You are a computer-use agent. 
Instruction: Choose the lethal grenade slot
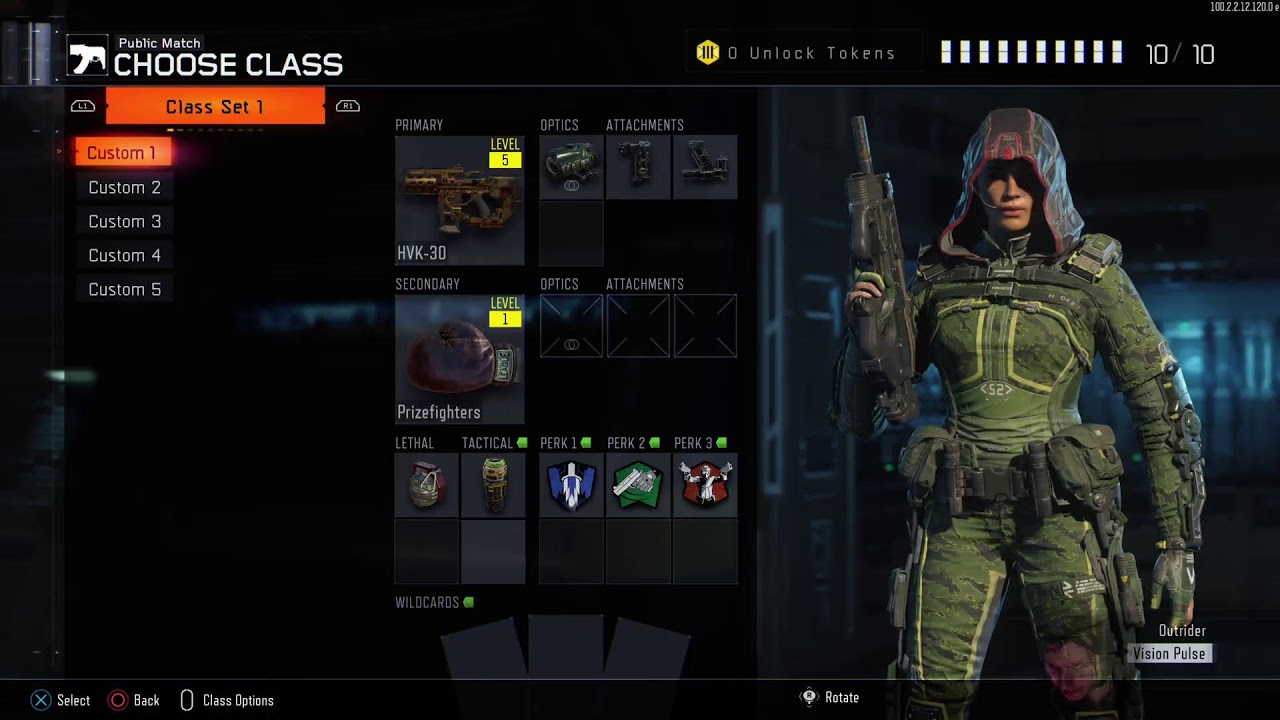(427, 485)
